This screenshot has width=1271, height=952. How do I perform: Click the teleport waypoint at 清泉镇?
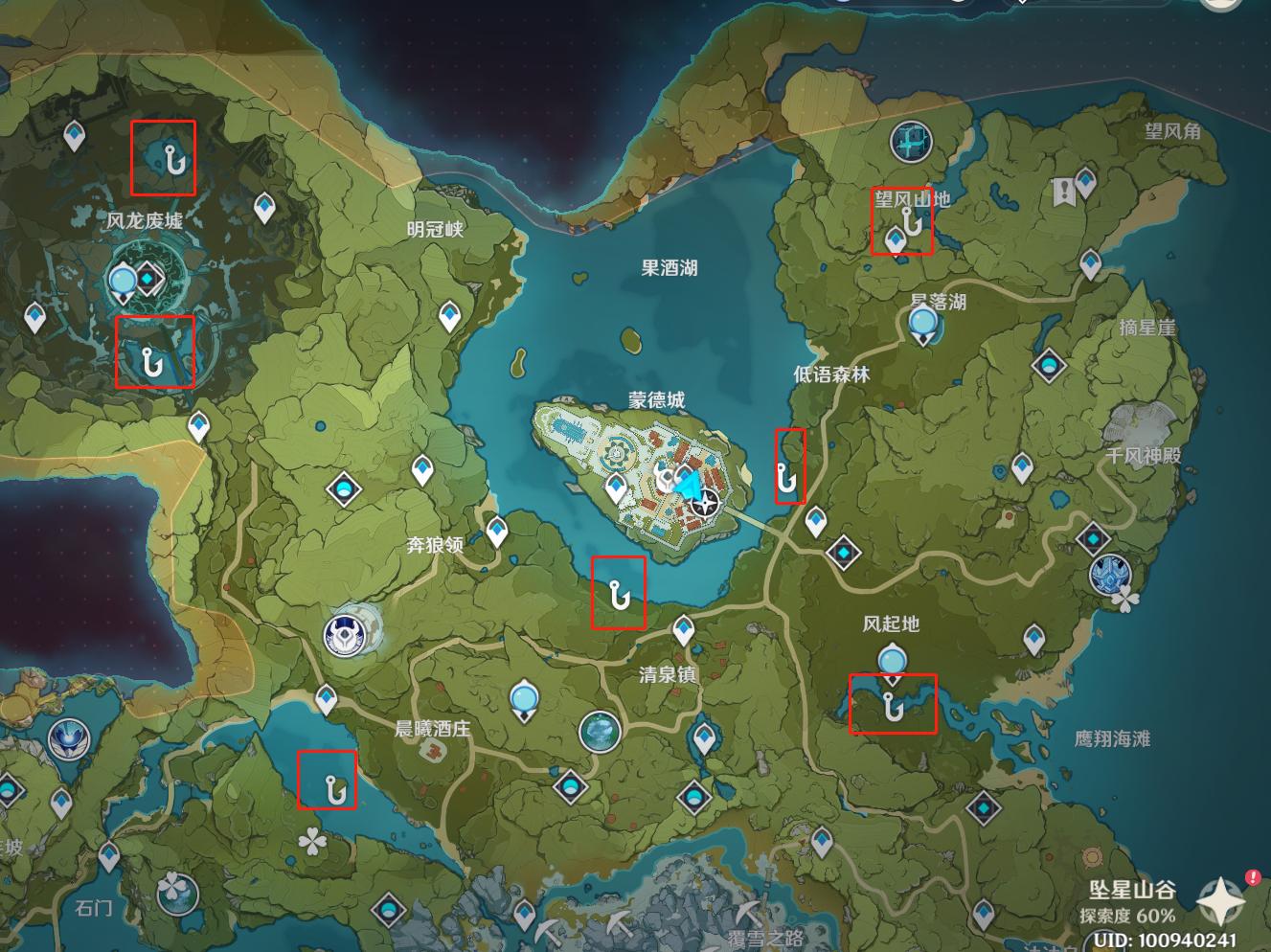tap(683, 630)
